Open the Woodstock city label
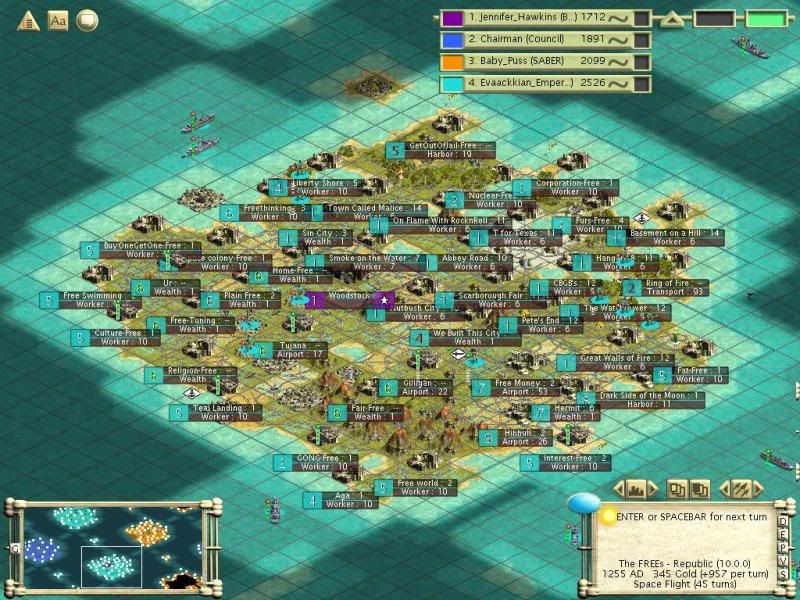The height and width of the screenshot is (600, 800). (348, 298)
